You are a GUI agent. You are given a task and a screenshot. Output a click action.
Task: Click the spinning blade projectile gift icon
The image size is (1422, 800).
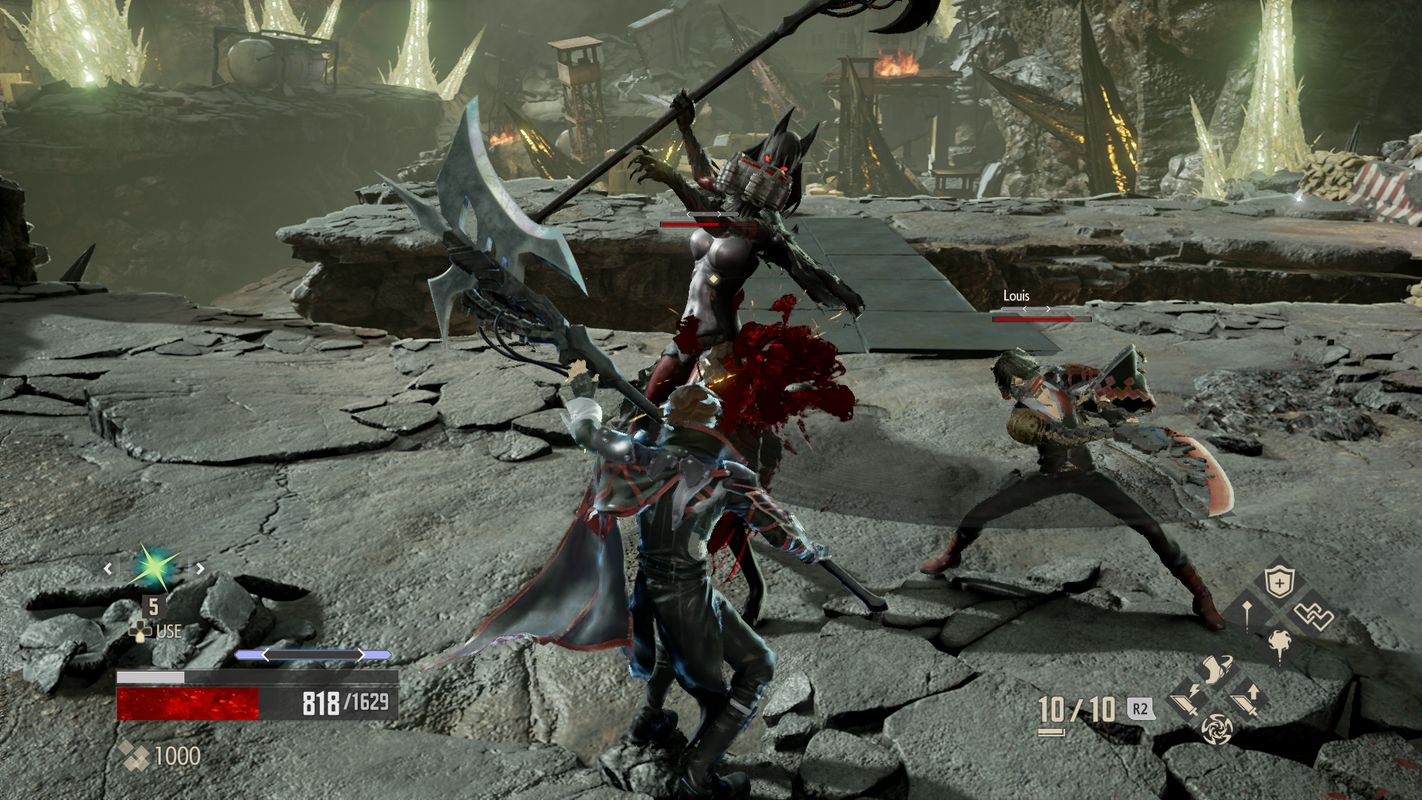pyautogui.click(x=1218, y=729)
